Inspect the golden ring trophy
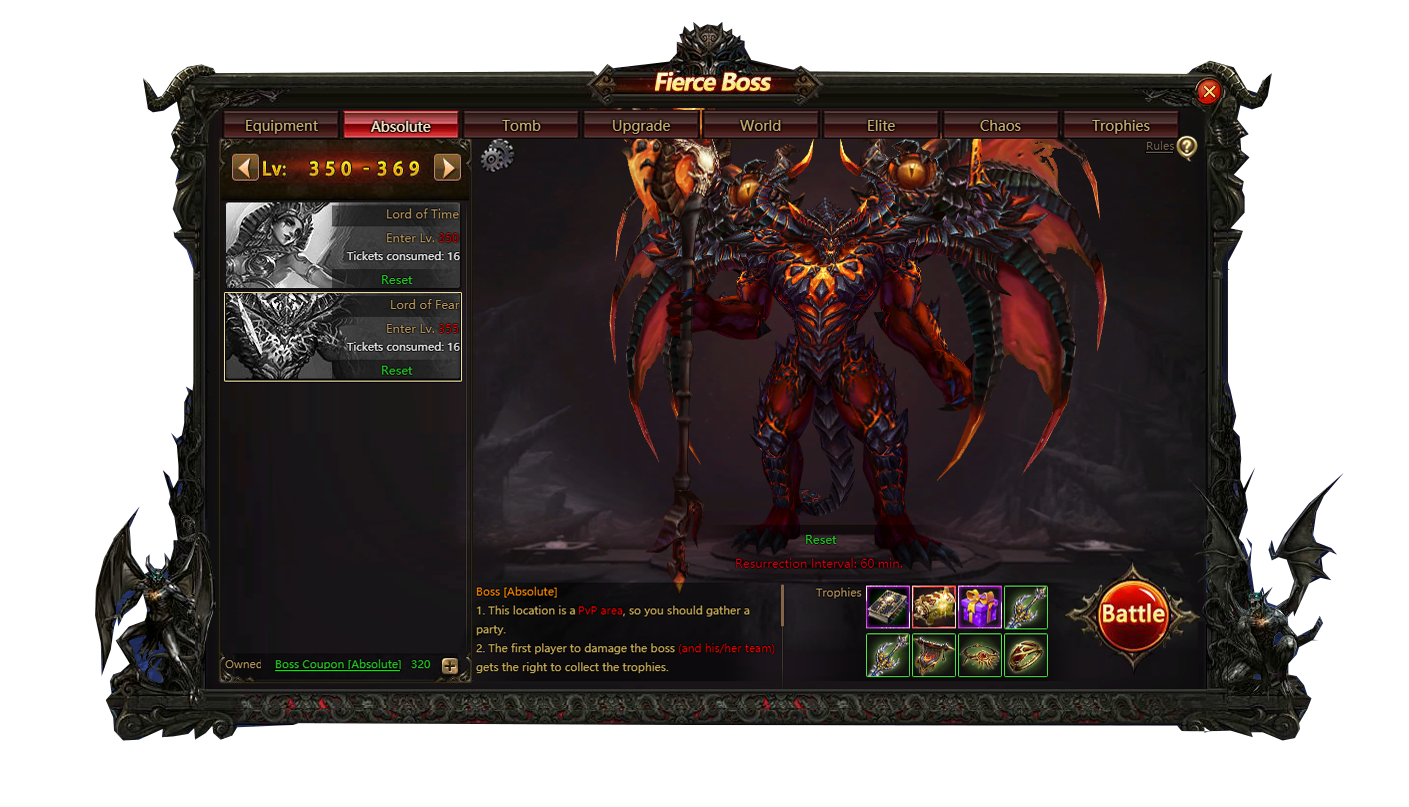The height and width of the screenshot is (807, 1409). 1026,655
